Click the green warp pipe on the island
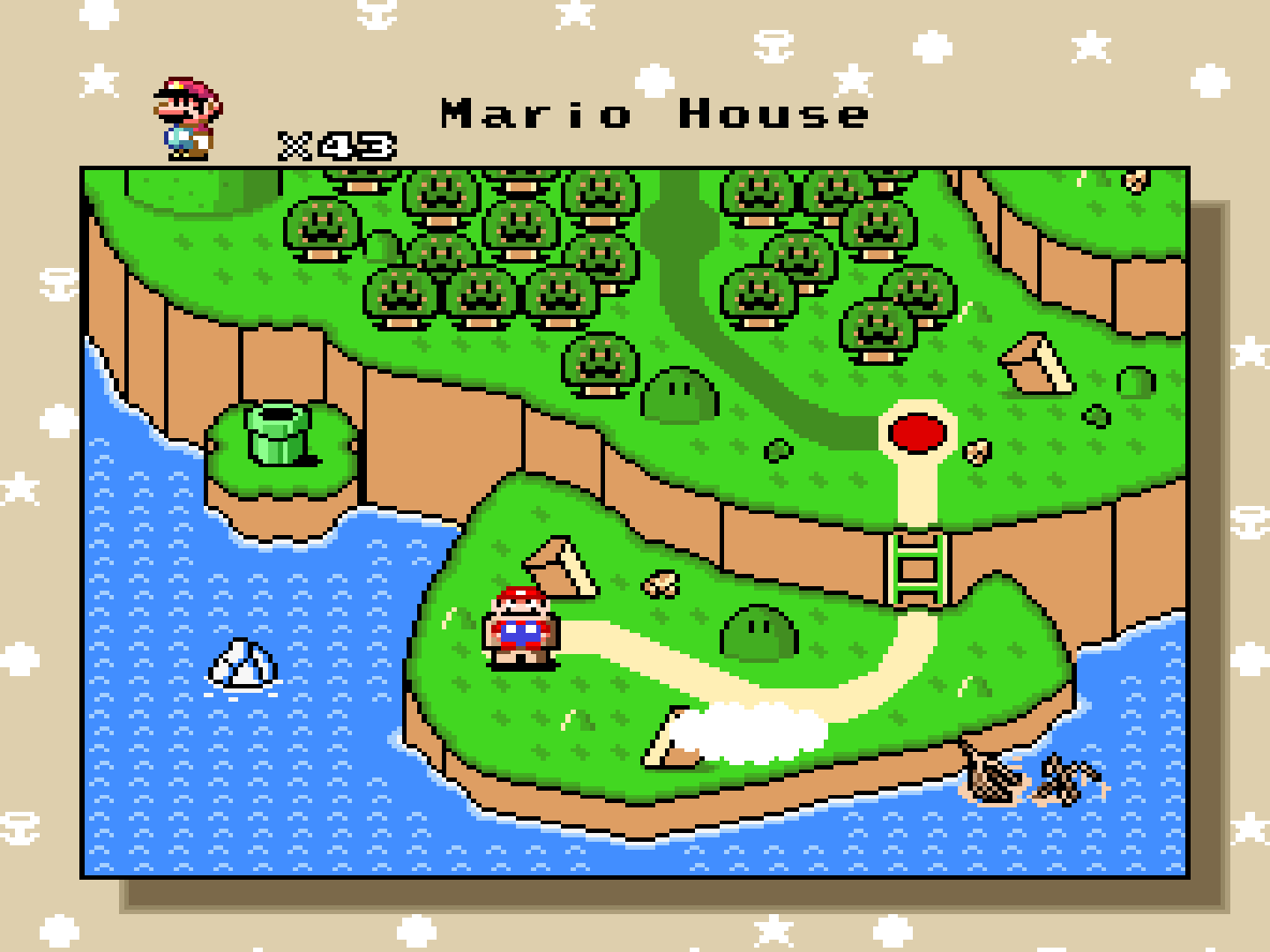 (x=278, y=434)
